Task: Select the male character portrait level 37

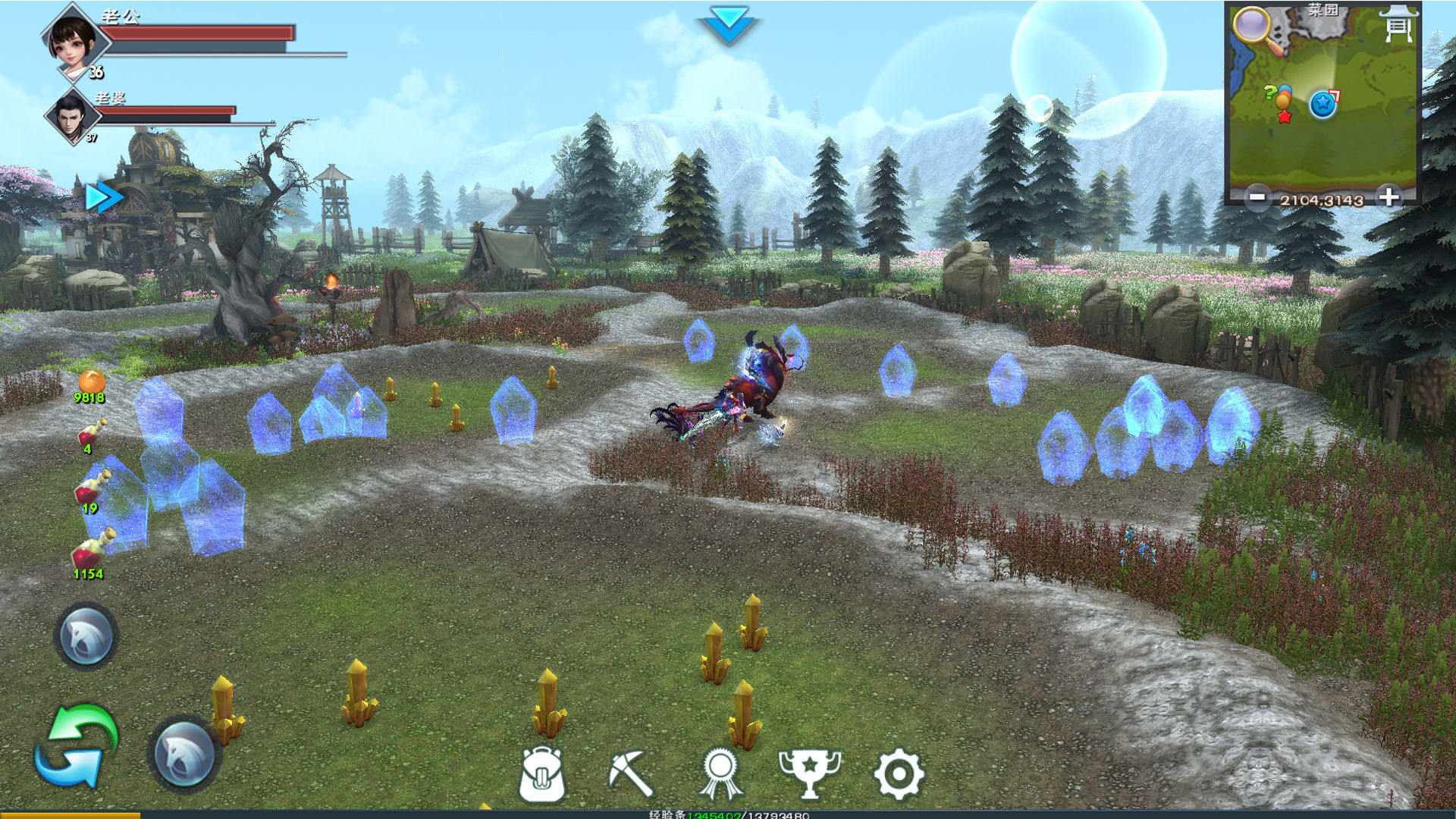Action: [72, 117]
